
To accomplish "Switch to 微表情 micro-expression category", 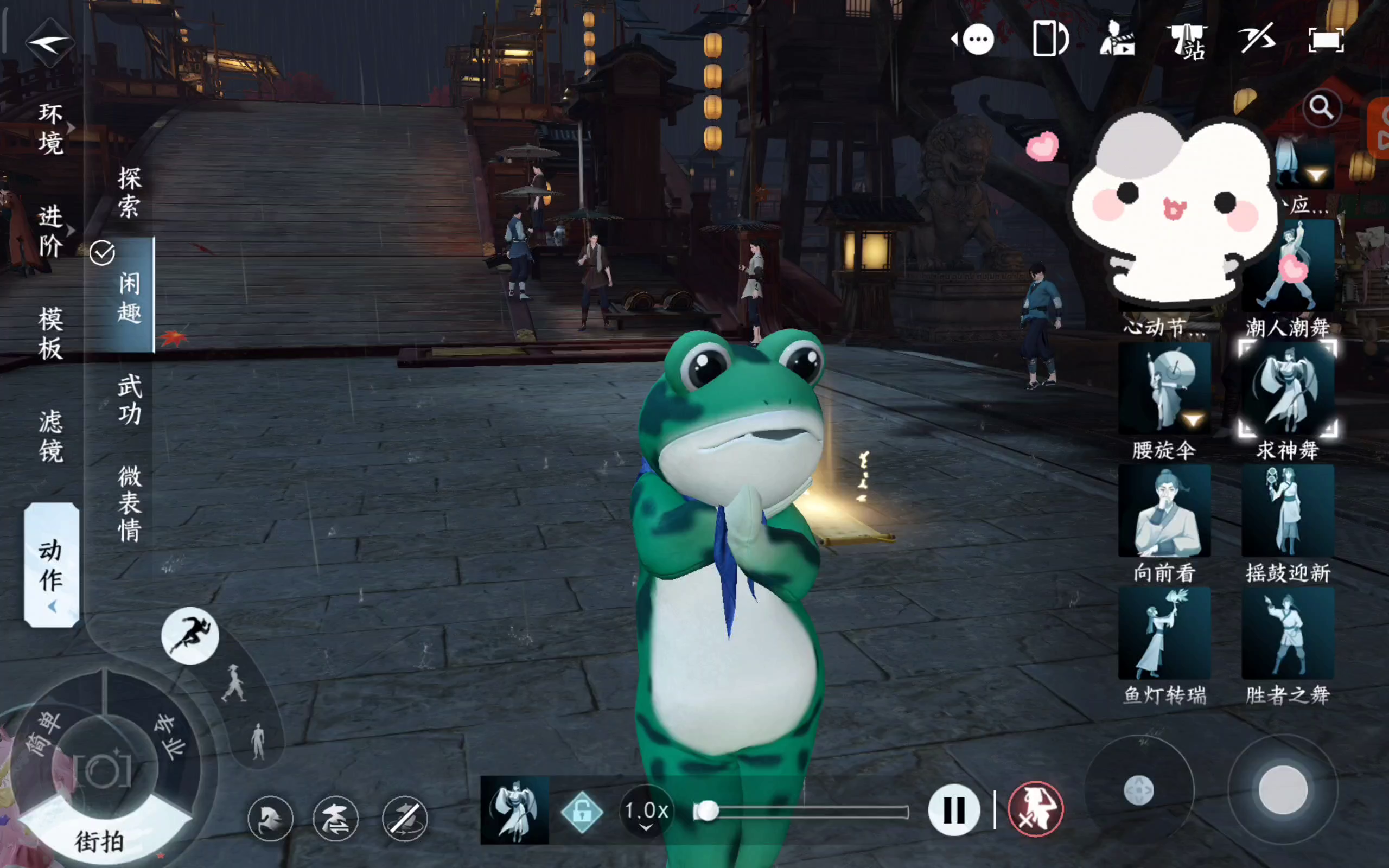I will pos(129,503).
